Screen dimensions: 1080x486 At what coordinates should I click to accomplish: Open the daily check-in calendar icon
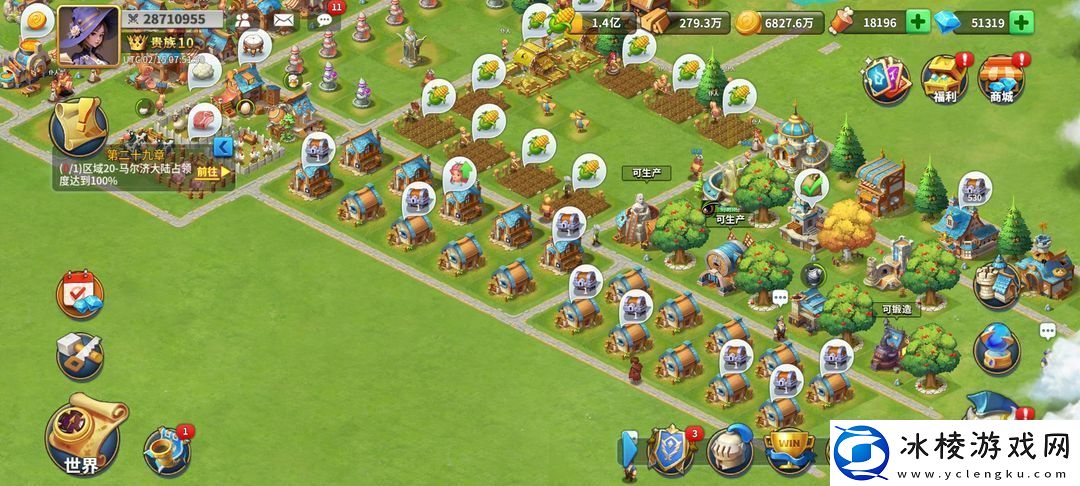click(x=78, y=294)
